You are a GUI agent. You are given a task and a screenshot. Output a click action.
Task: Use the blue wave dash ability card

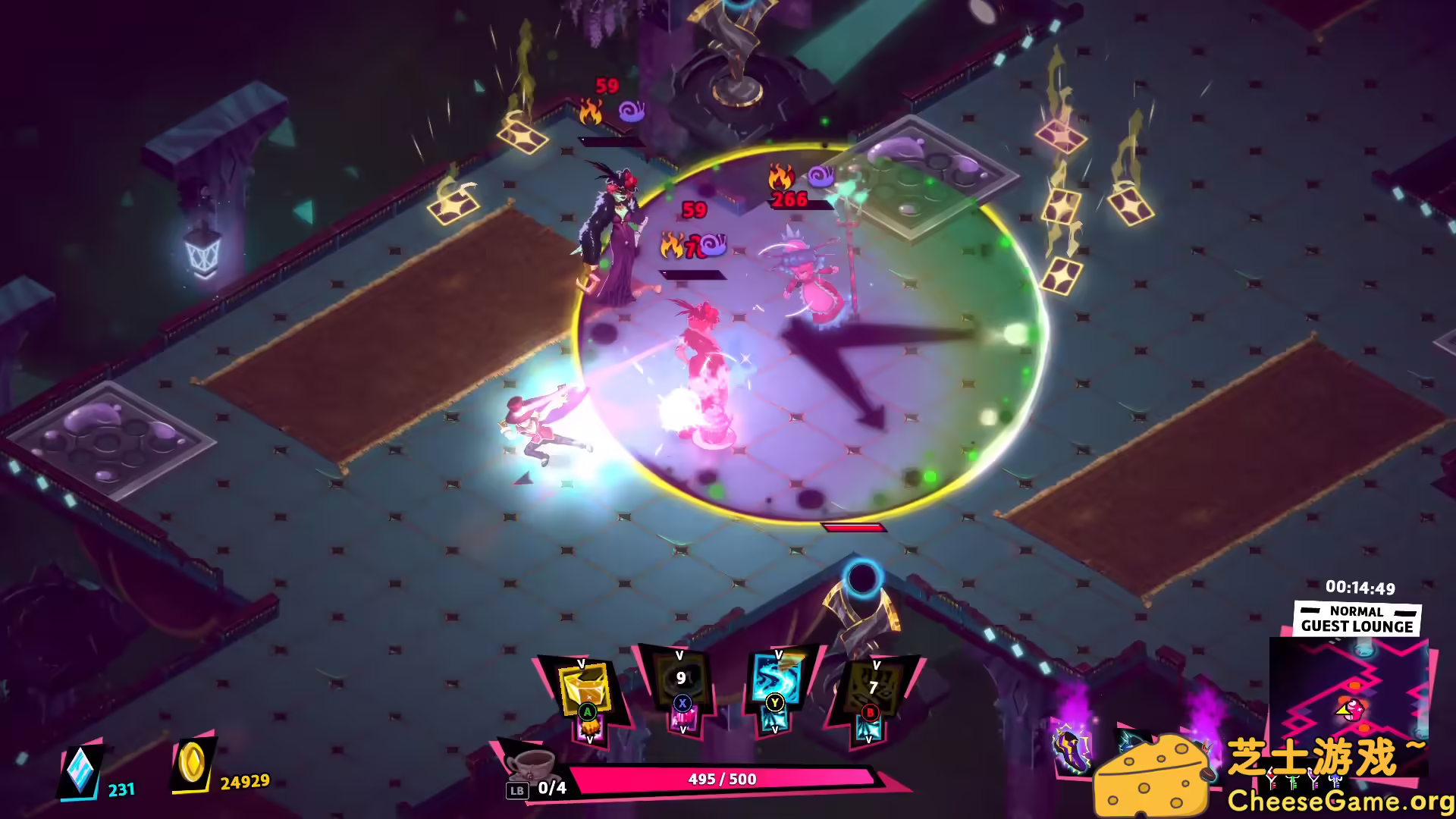click(777, 679)
